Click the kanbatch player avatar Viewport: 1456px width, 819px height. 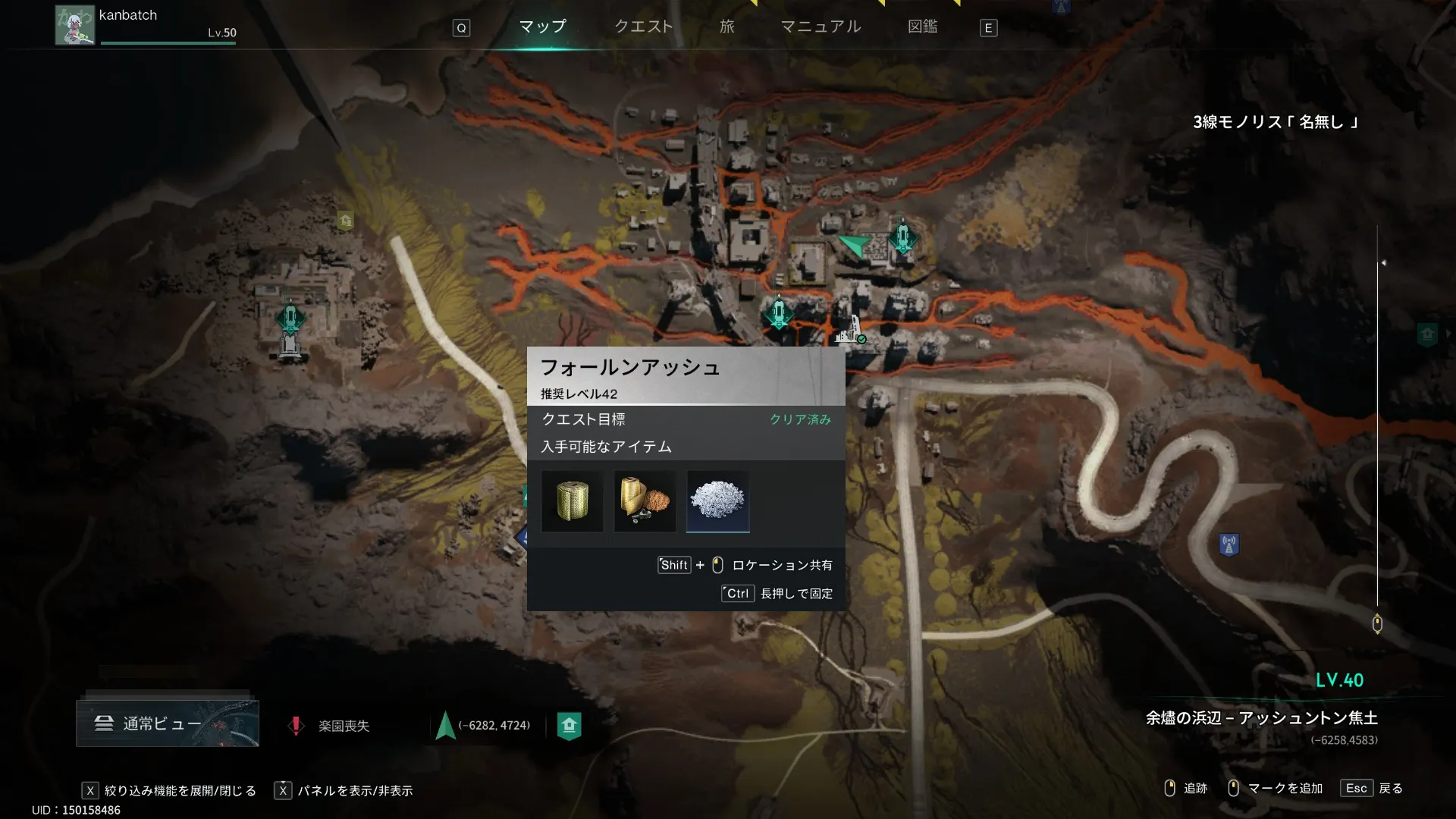pos(74,25)
